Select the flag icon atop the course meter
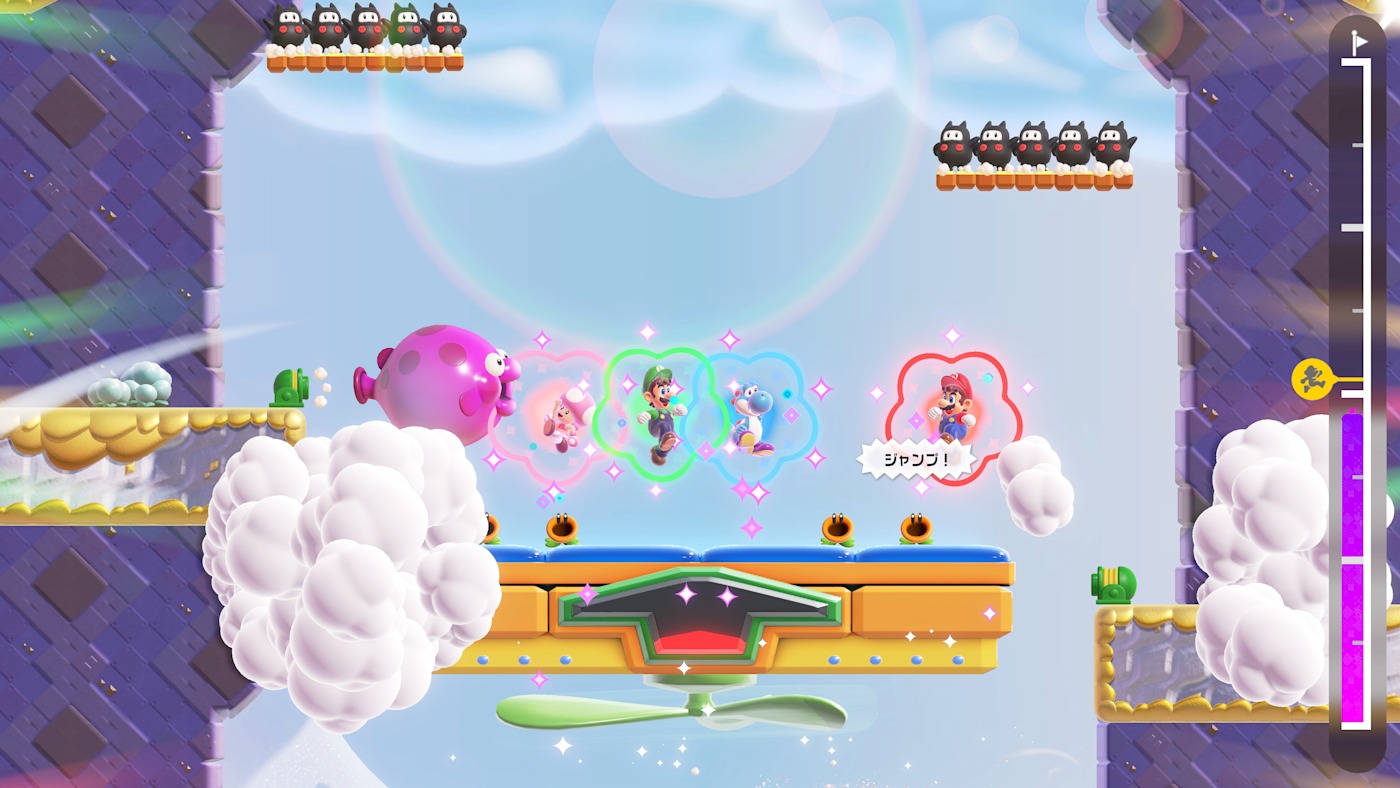The image size is (1400, 788). point(1360,42)
